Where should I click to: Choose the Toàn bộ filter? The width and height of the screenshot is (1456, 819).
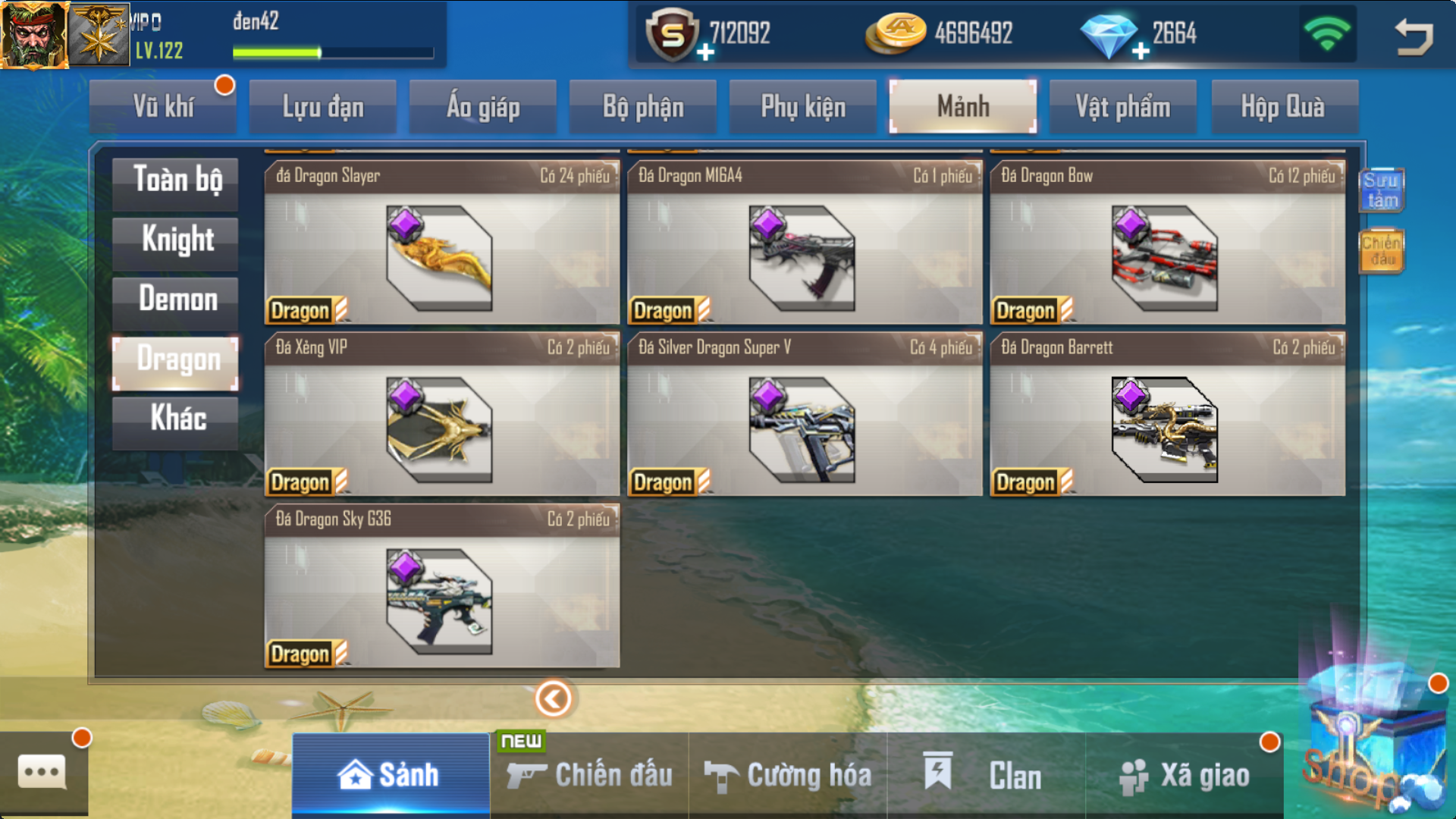point(176,181)
